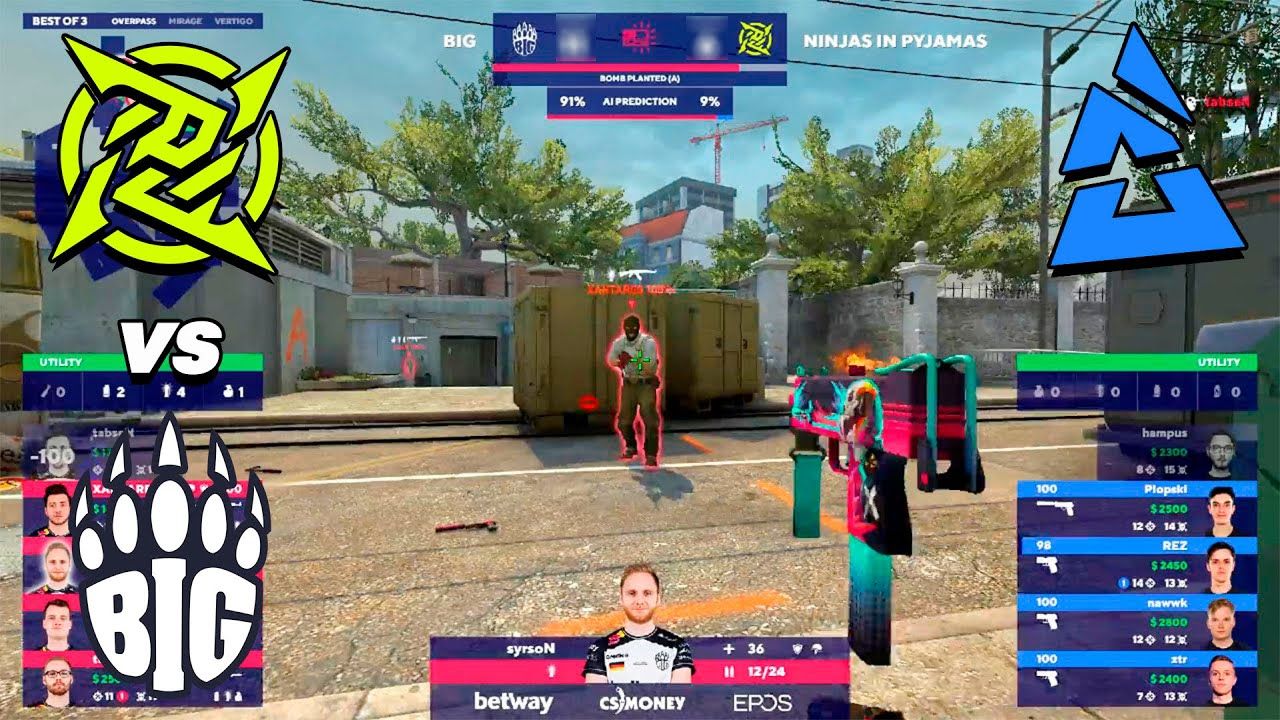Click the BIG team logo in scoreboard
The height and width of the screenshot is (720, 1280).
tap(525, 41)
